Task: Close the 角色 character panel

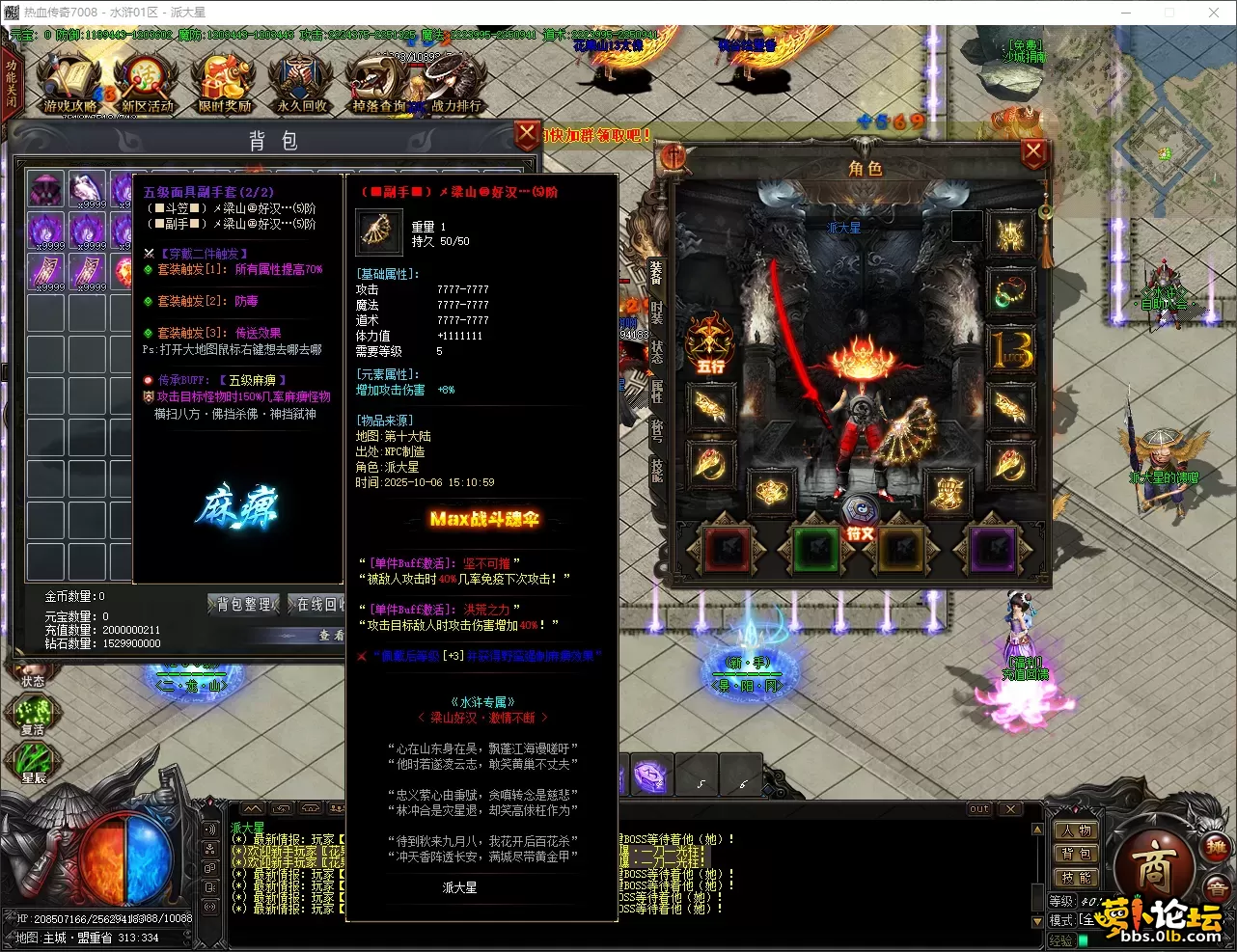Action: [1032, 151]
